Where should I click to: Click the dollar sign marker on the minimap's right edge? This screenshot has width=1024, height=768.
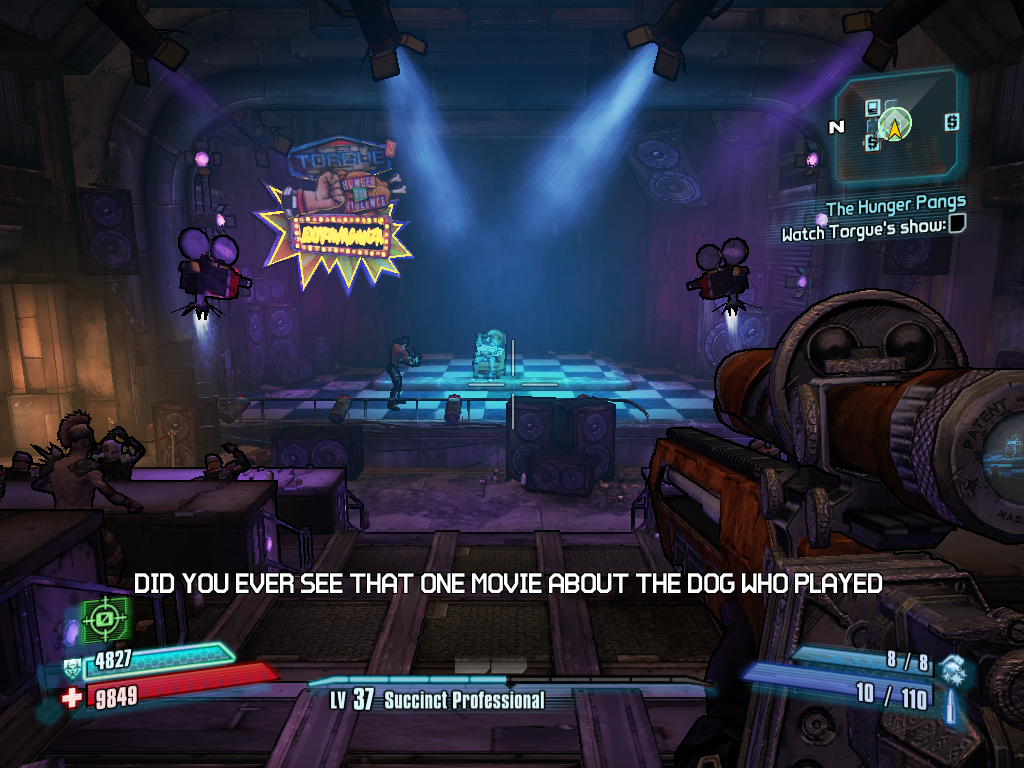click(x=951, y=122)
